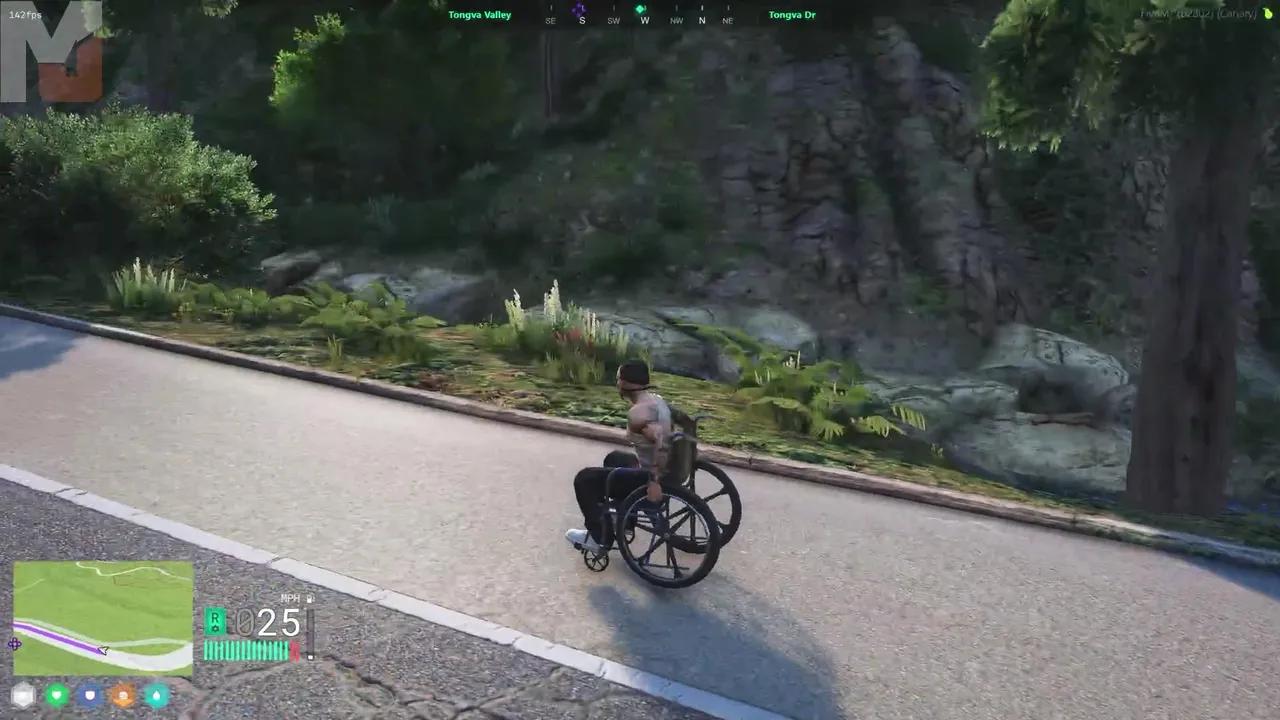Click the fuel pump icon beside MPH
Viewport: 1280px width, 720px height.
[x=310, y=598]
